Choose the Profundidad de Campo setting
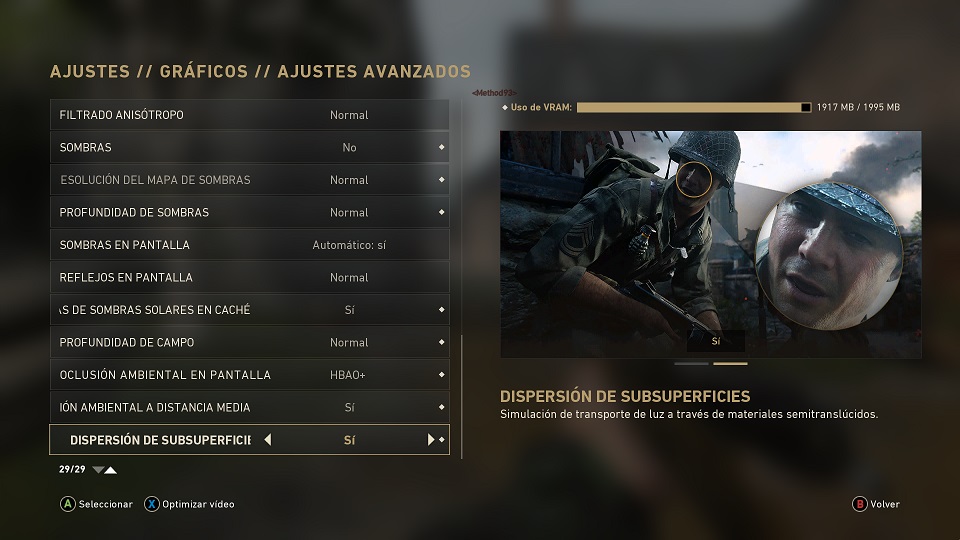Screen dimensions: 960x540 point(249,342)
